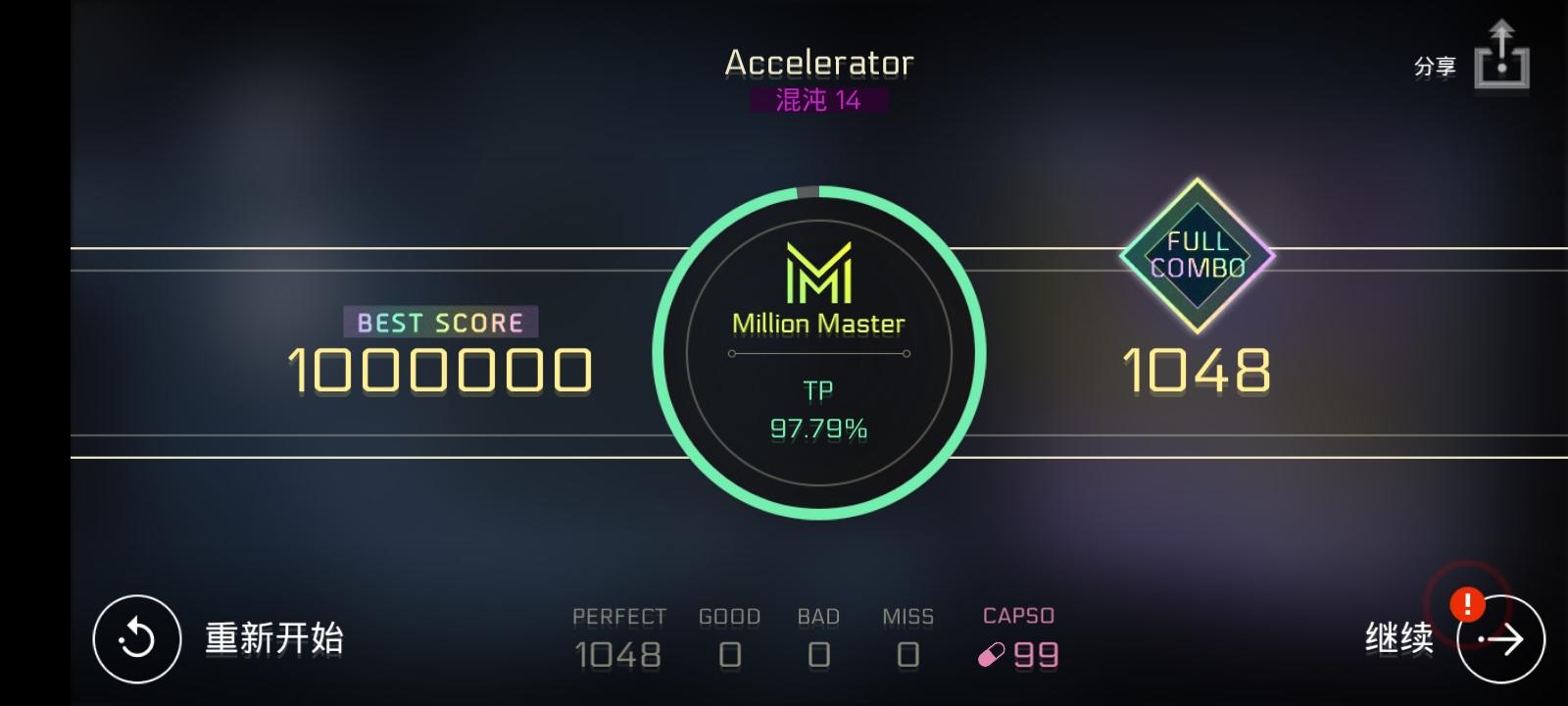
Task: Click the TP 97.79% progress indicator
Action: pos(821,410)
